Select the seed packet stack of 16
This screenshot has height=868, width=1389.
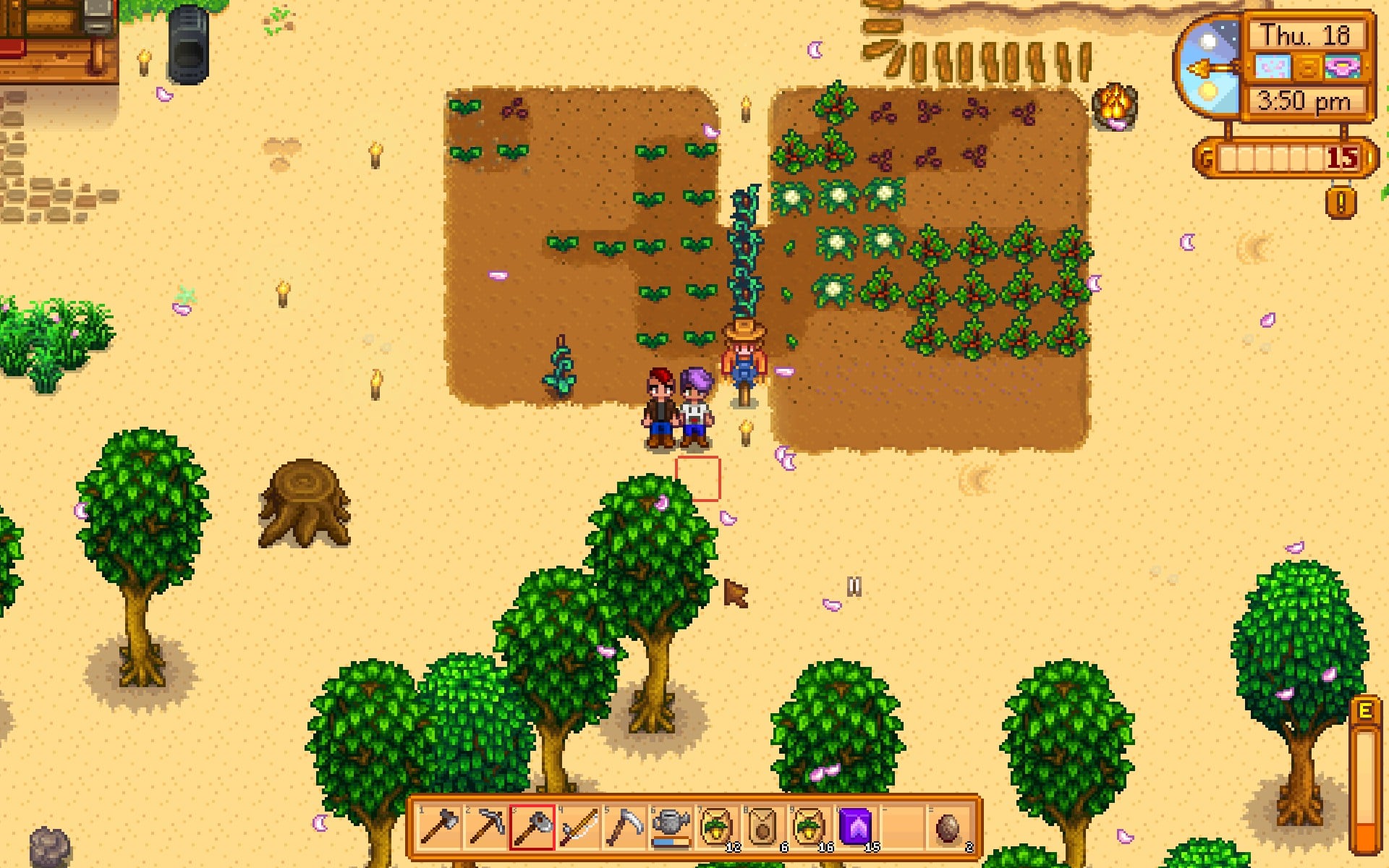(810, 827)
